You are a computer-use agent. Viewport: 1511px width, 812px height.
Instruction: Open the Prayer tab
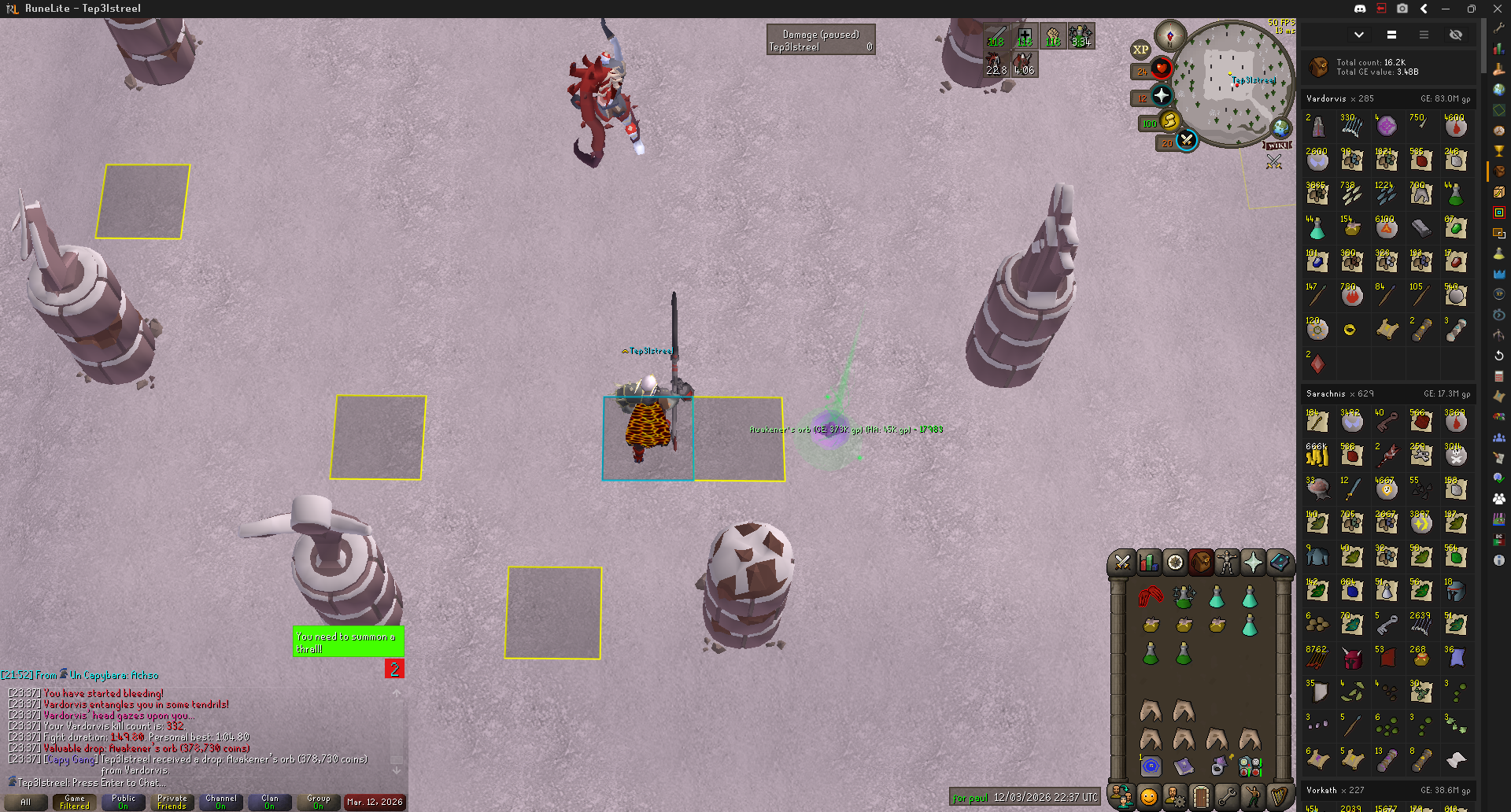(1253, 563)
